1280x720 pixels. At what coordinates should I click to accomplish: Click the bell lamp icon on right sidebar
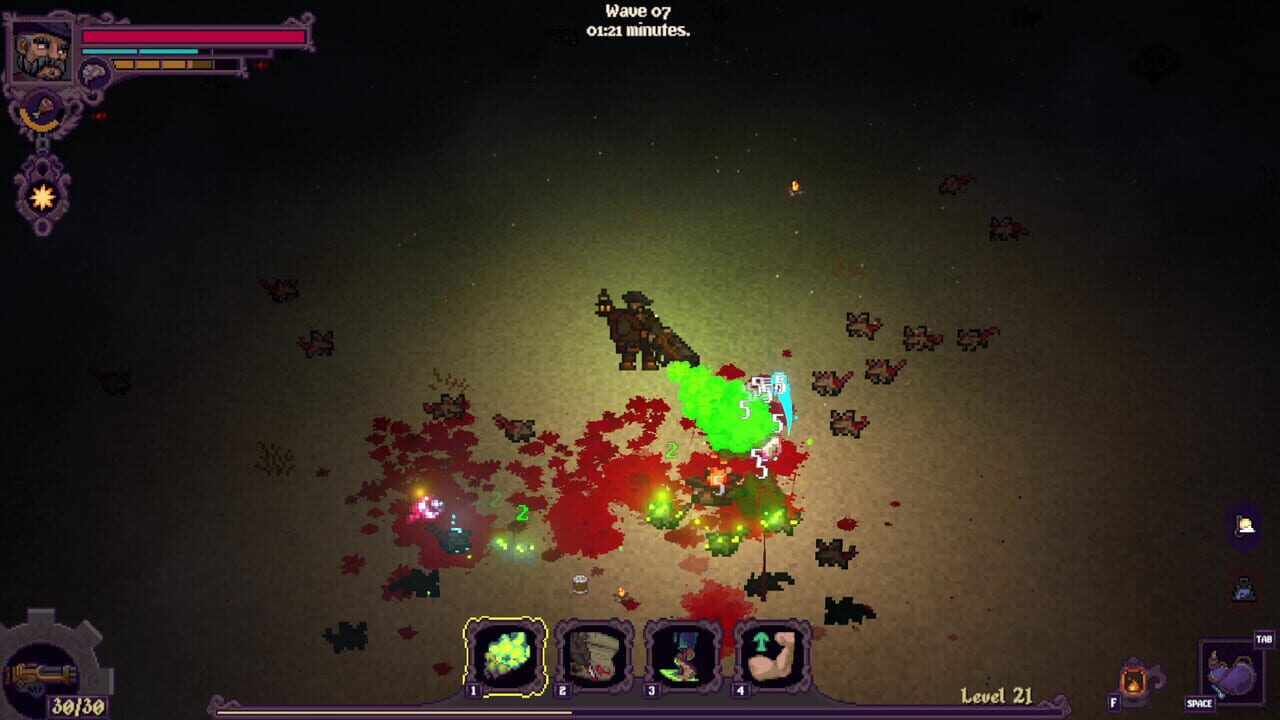click(x=1242, y=523)
